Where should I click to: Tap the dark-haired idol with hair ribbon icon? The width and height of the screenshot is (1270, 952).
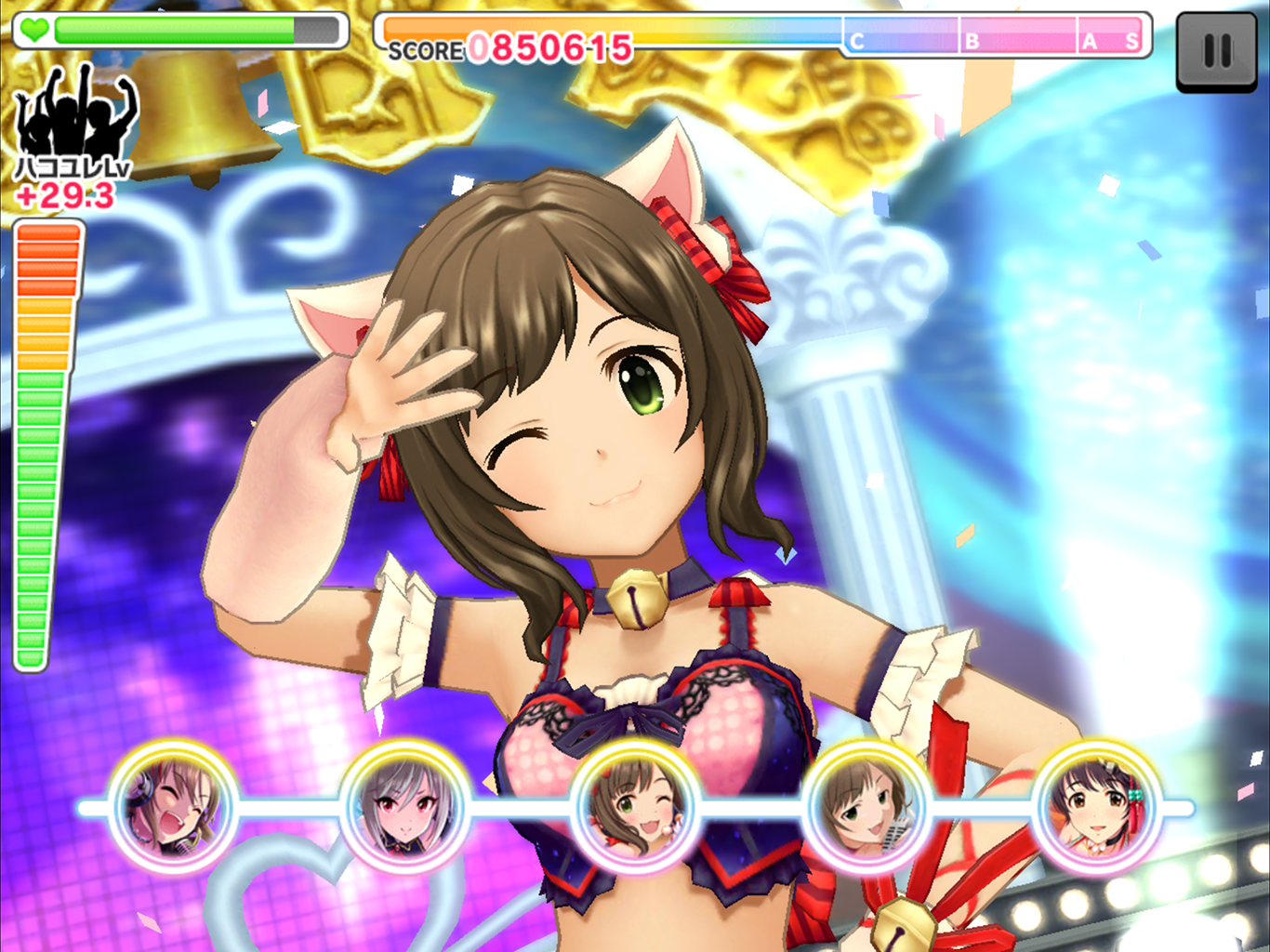tap(1098, 806)
